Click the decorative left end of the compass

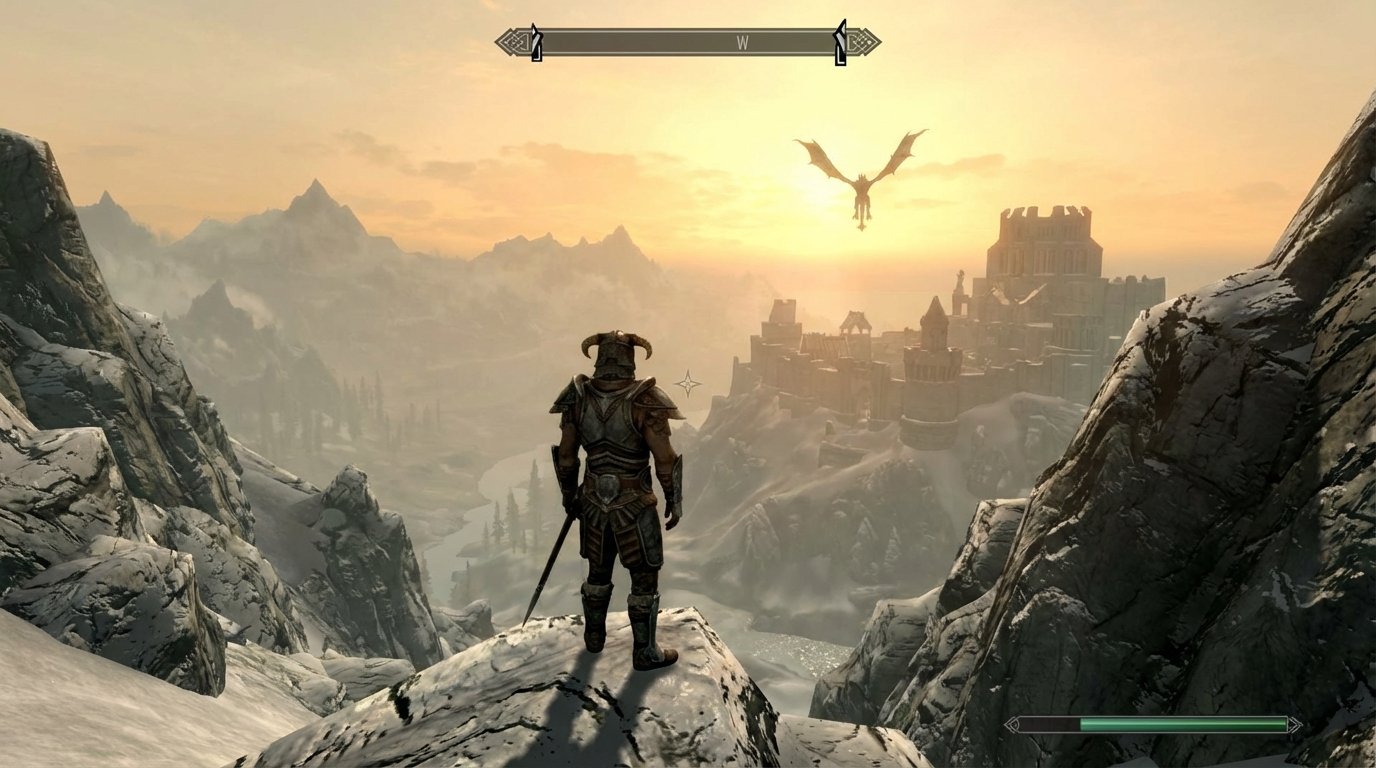[x=510, y=41]
